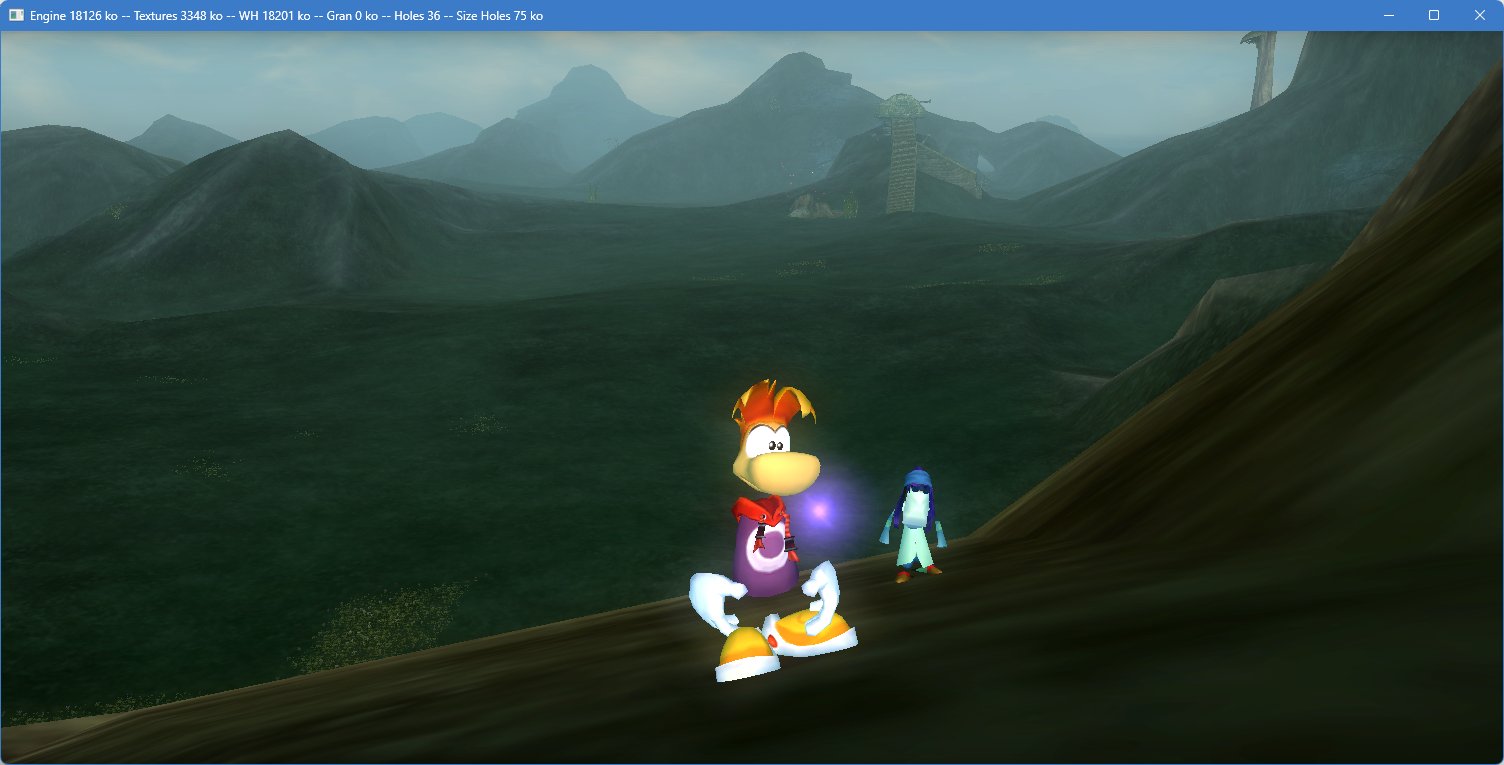Image resolution: width=1504 pixels, height=765 pixels.
Task: Maximize the game window
Action: point(1435,15)
